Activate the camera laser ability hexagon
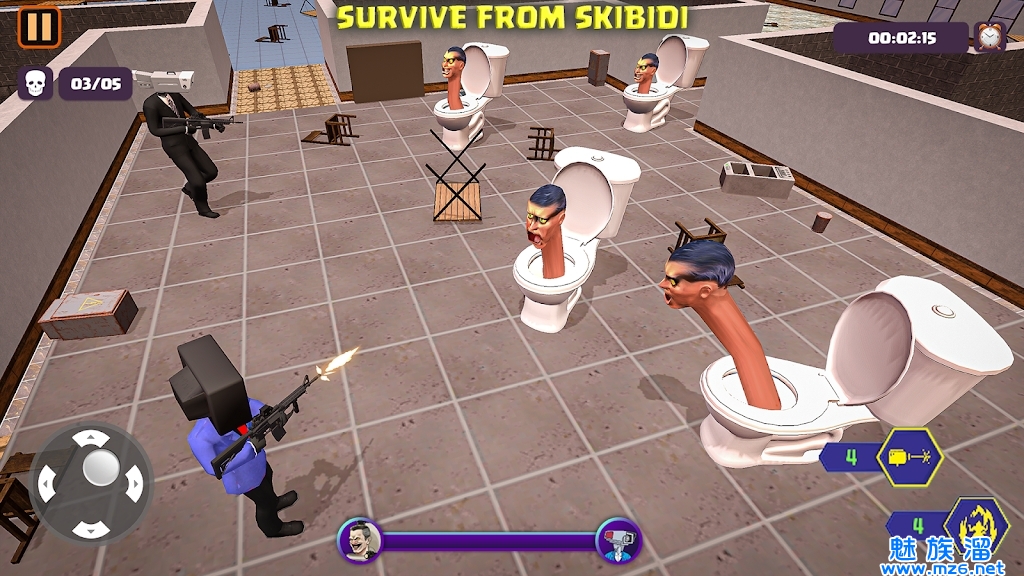Screen dimensions: 1024x576 tap(909, 457)
